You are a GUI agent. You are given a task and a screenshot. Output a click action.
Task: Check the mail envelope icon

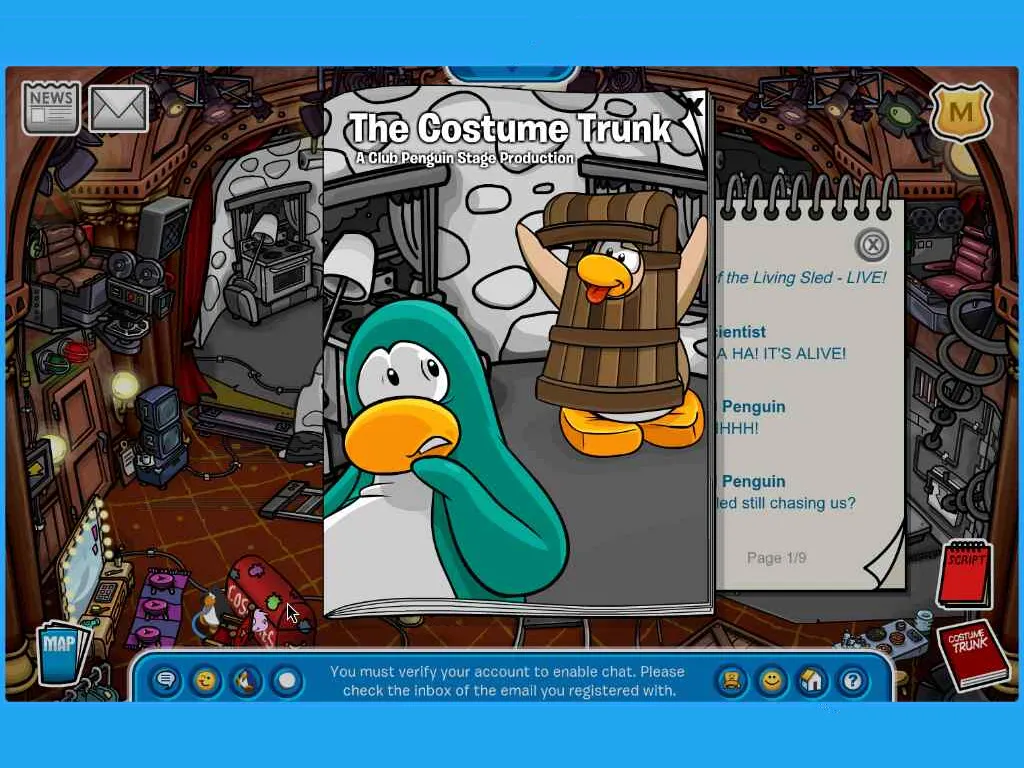pos(118,108)
